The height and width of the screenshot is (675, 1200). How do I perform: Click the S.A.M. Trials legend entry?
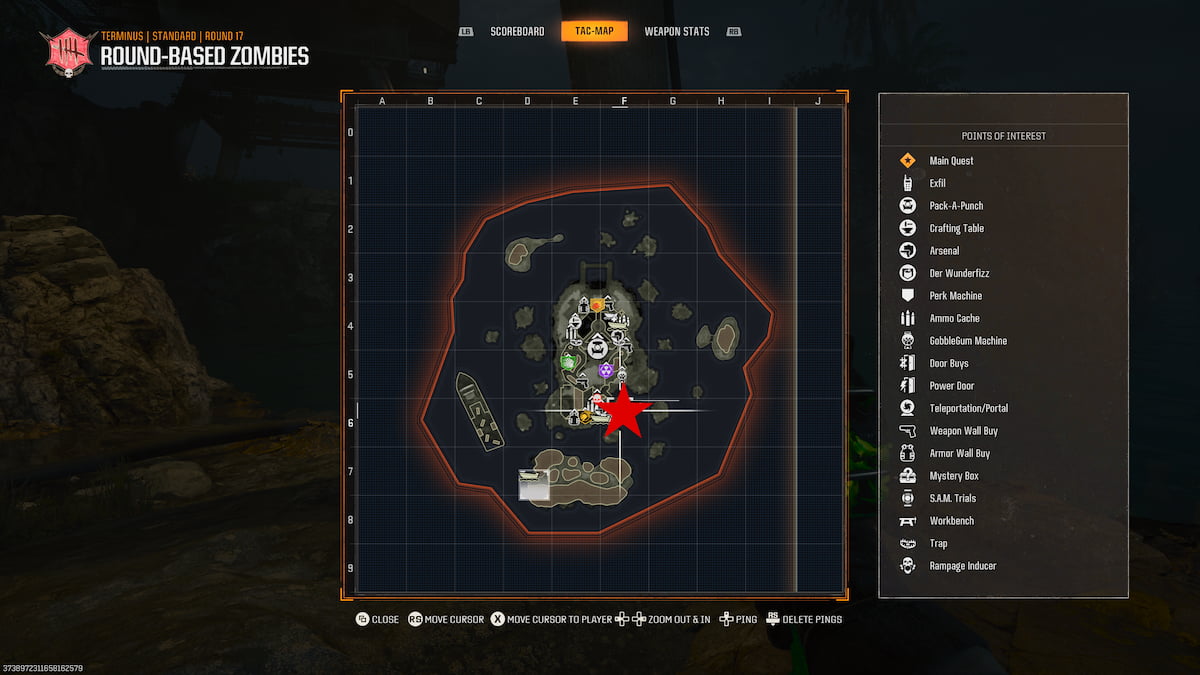coord(952,498)
